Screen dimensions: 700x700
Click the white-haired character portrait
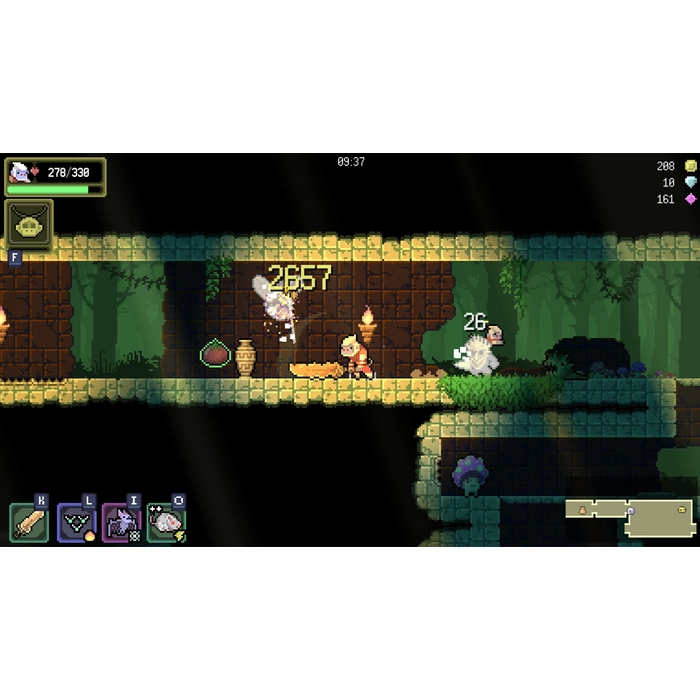[x=19, y=172]
